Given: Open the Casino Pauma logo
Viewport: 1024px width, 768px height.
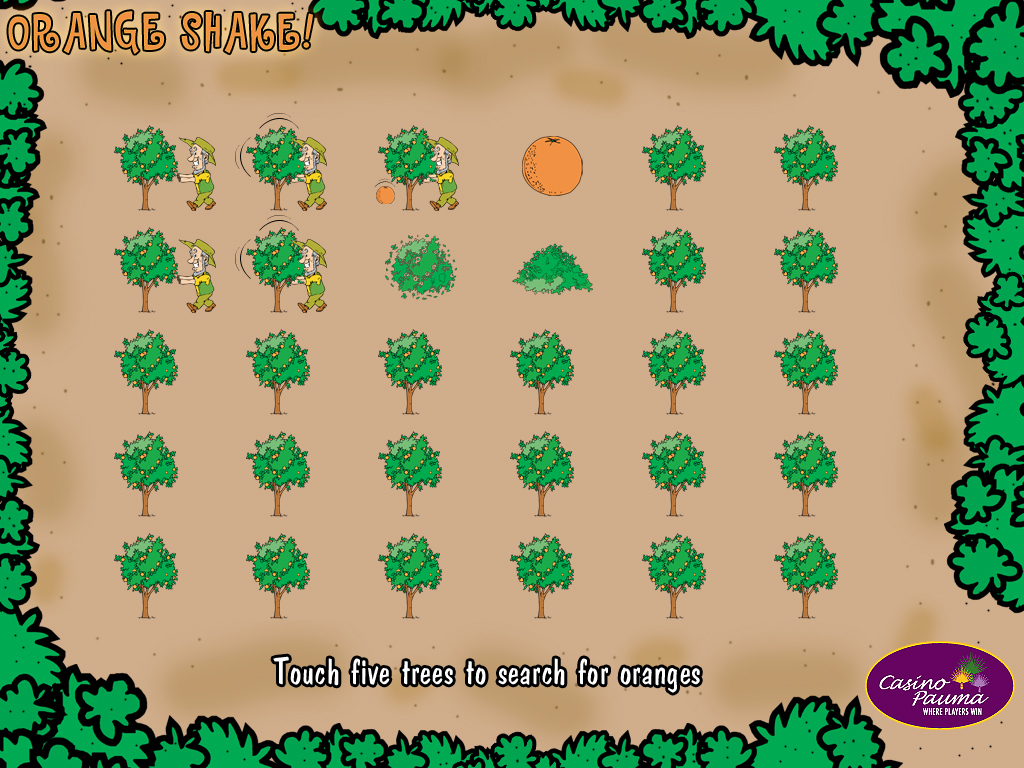Looking at the screenshot, I should coord(939,685).
